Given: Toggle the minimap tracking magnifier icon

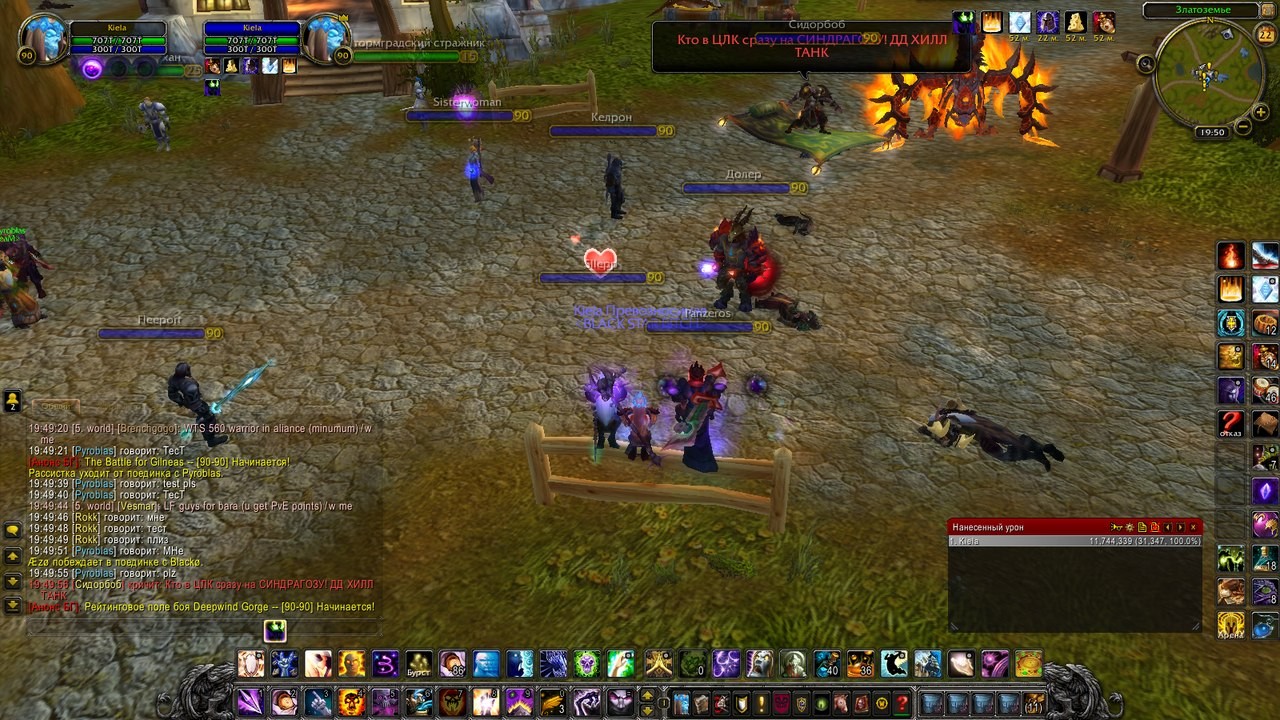Looking at the screenshot, I should click(x=1146, y=64).
